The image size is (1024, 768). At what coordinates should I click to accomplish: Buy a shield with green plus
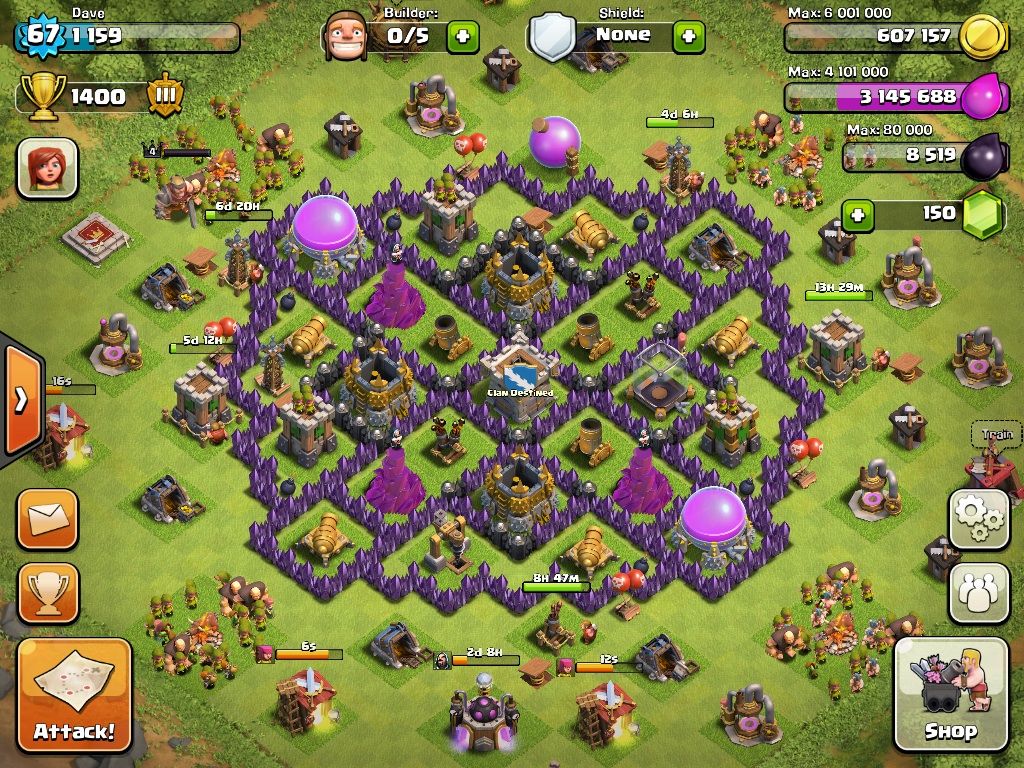click(x=688, y=37)
